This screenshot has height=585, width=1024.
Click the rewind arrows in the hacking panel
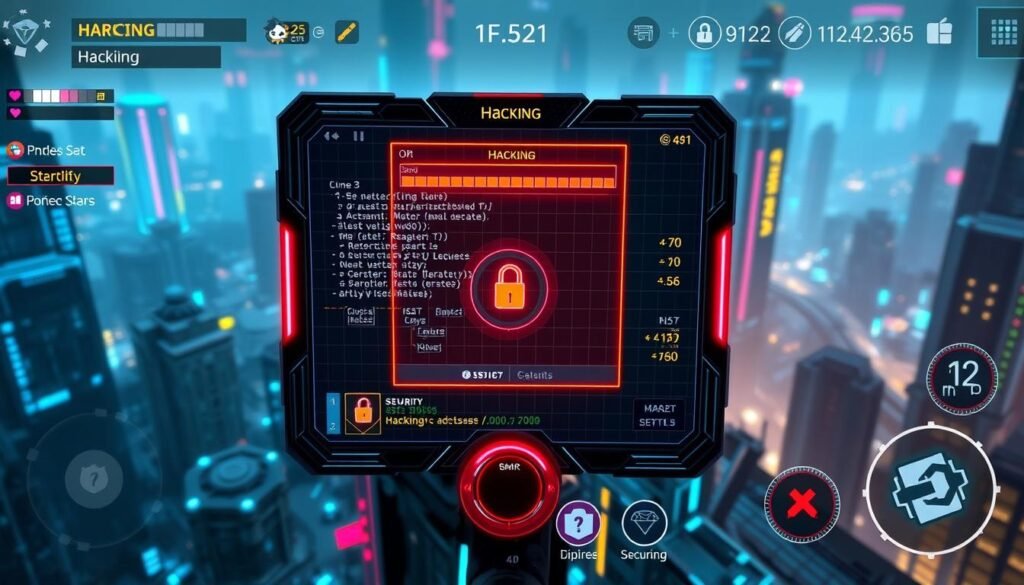[x=332, y=136]
